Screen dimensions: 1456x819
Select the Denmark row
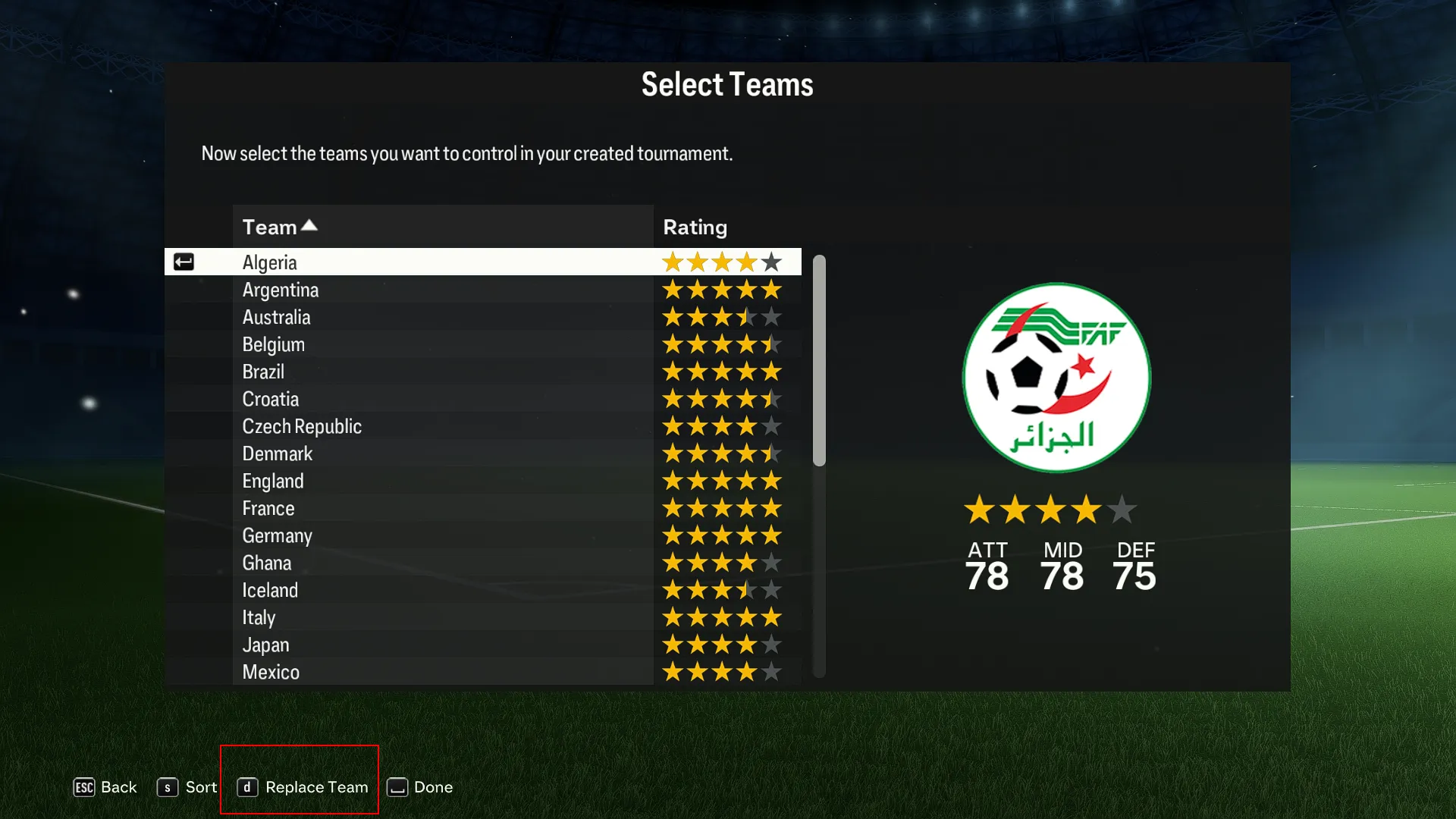click(x=278, y=453)
